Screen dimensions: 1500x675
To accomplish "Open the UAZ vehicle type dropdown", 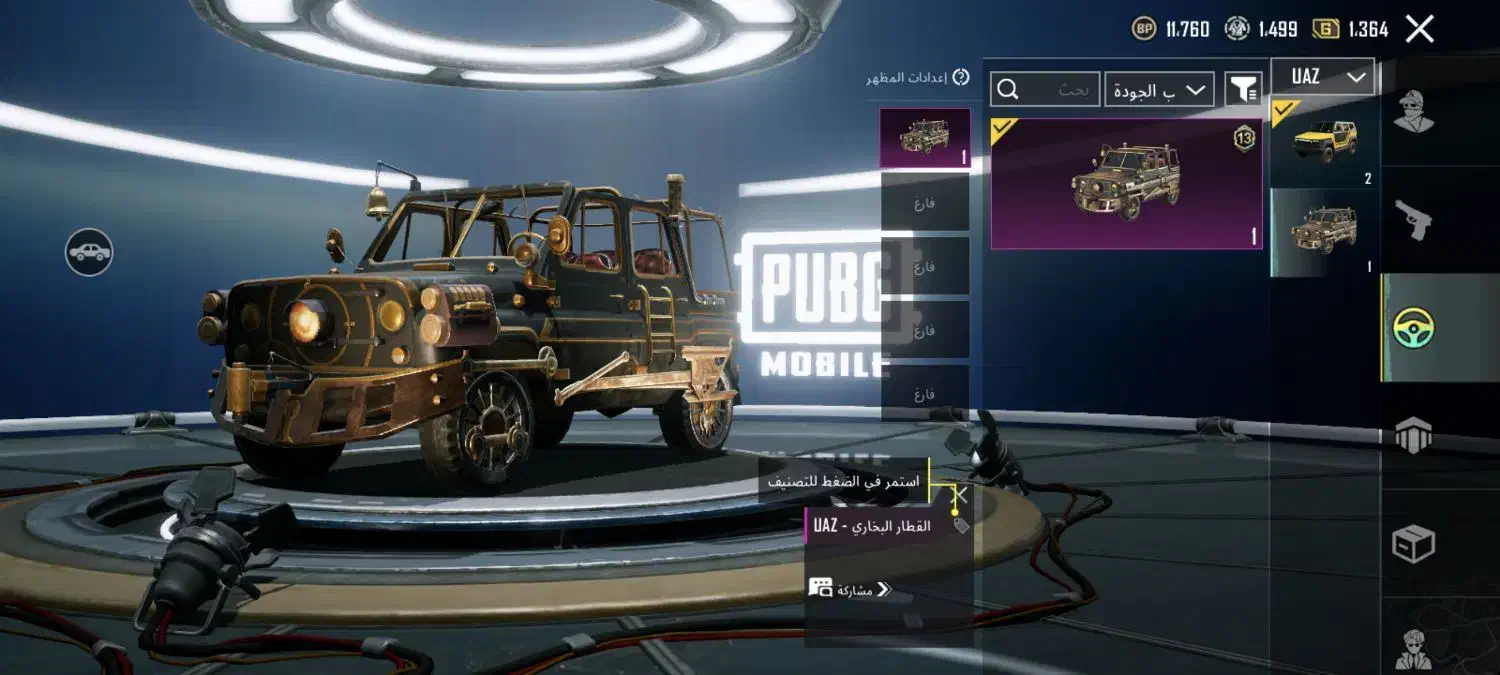I will pos(1323,77).
